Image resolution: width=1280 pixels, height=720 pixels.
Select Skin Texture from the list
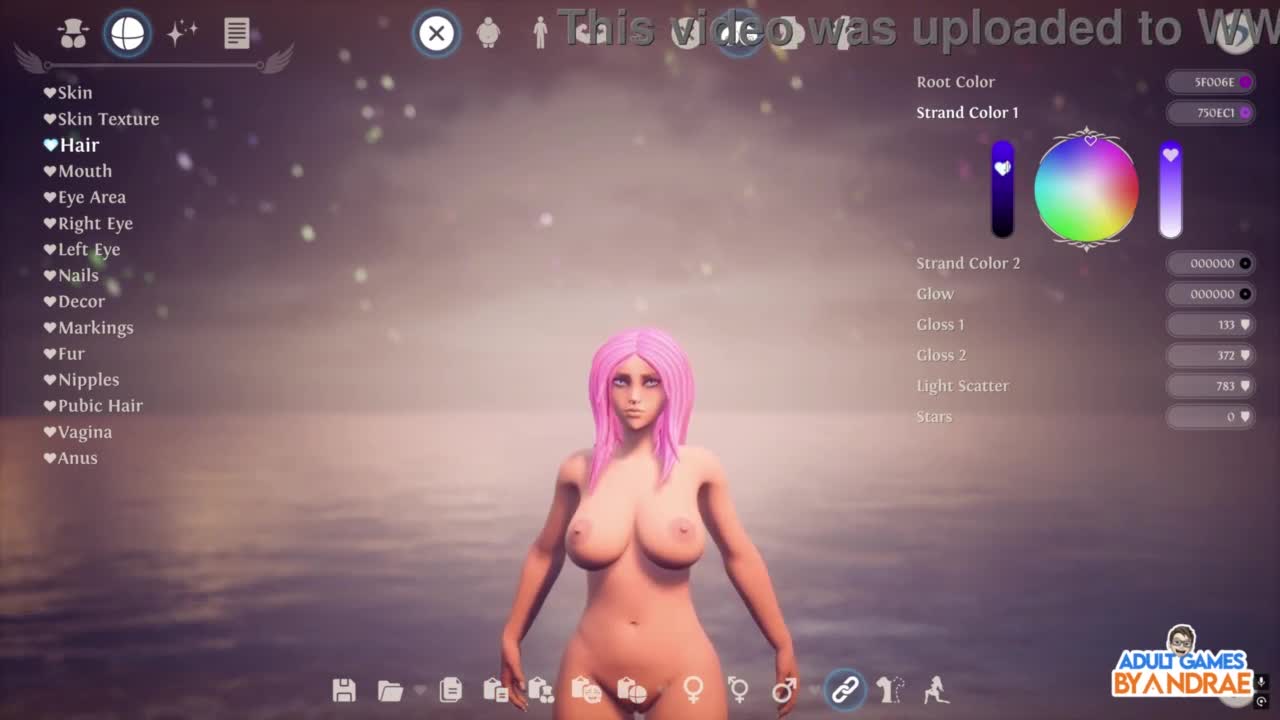(x=107, y=119)
